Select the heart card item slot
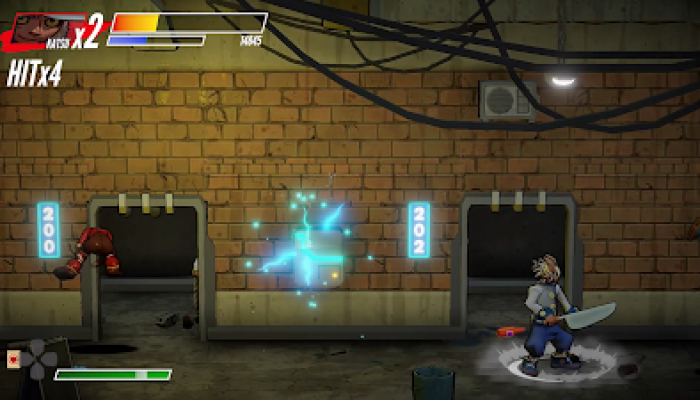Screen dimensions: 700x400 12,359
